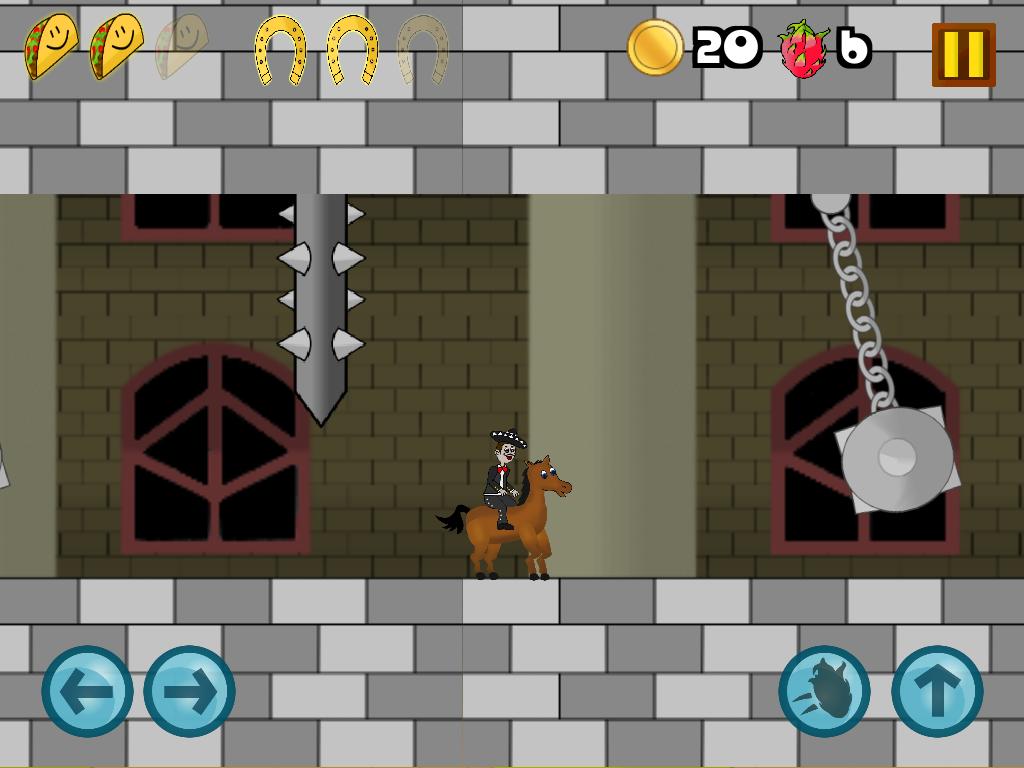Image resolution: width=1024 pixels, height=768 pixels.
Task: Tap the left arrow move button
Action: click(87, 691)
